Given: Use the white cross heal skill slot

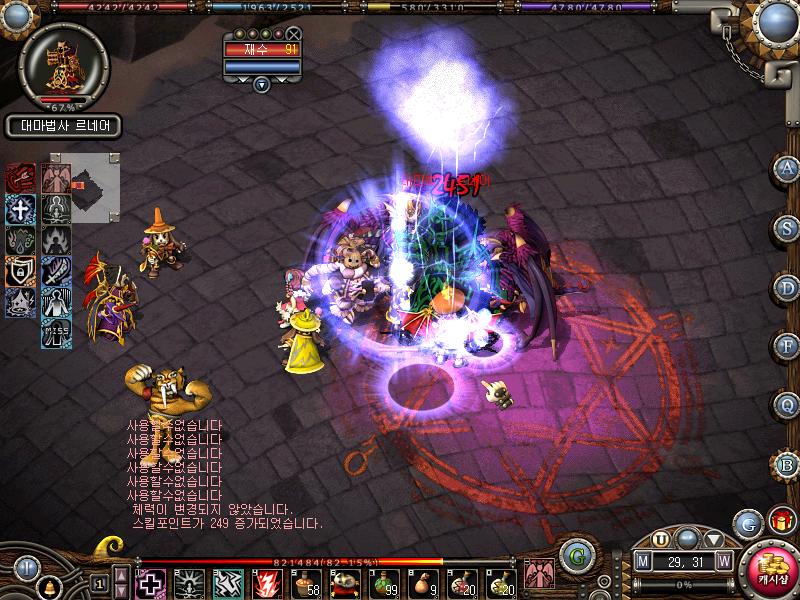Looking at the screenshot, I should click(x=151, y=582).
